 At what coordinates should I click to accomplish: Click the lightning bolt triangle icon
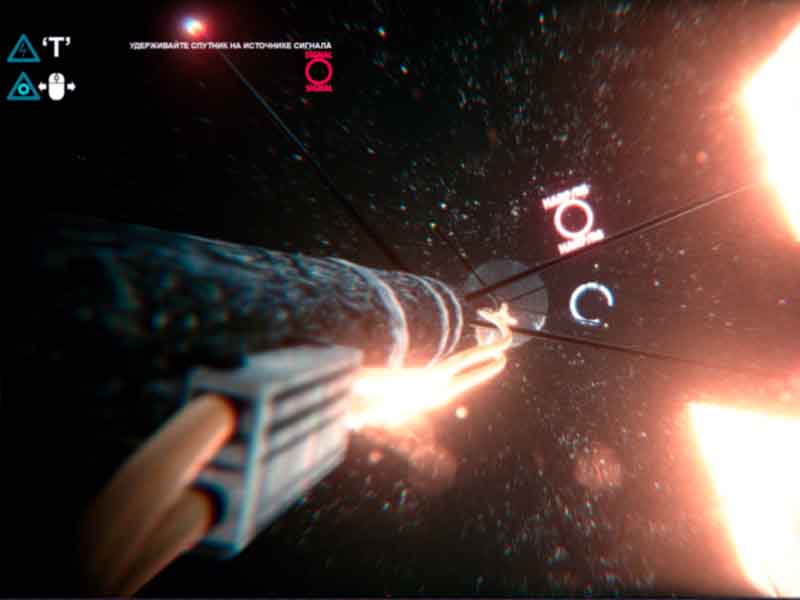tap(23, 48)
